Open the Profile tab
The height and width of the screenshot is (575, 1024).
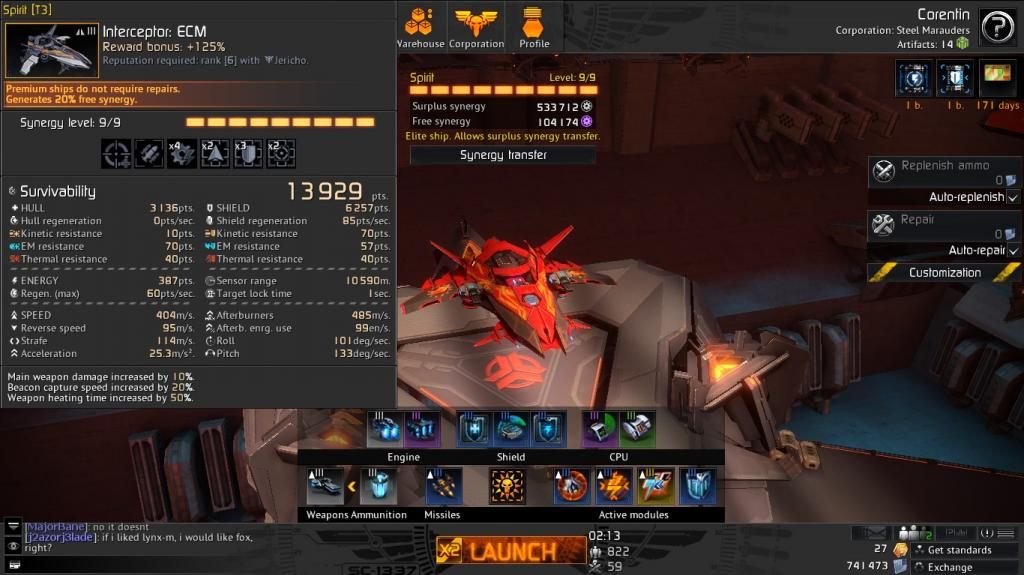[x=534, y=27]
